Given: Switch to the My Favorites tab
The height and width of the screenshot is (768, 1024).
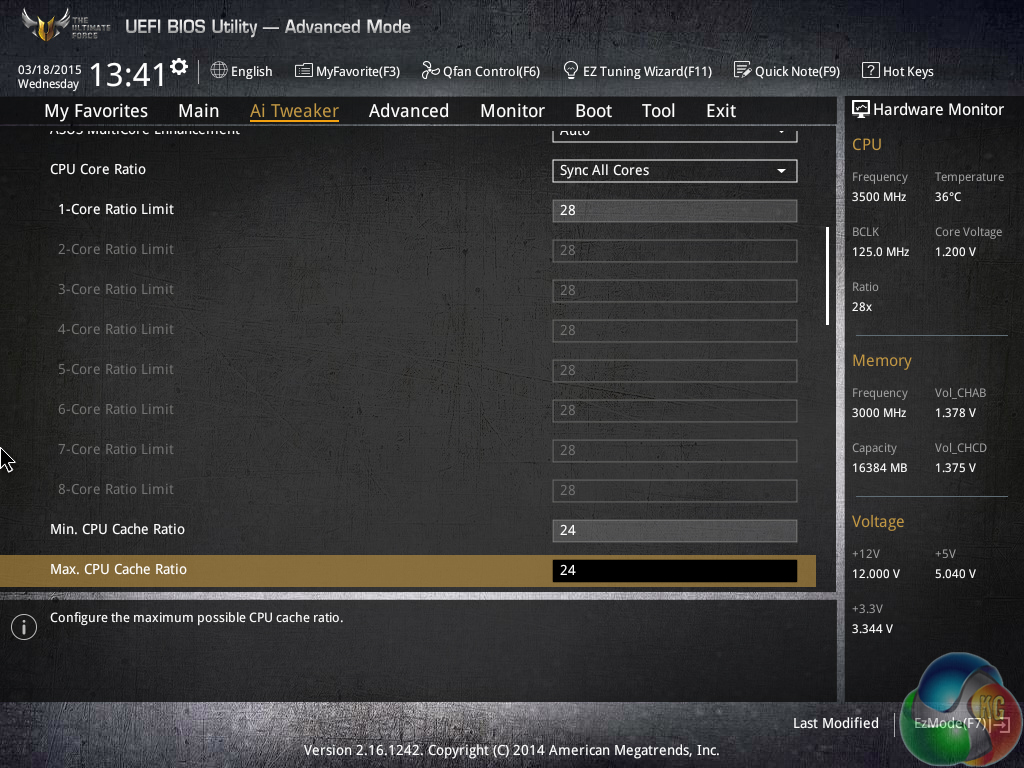Looking at the screenshot, I should [x=96, y=111].
